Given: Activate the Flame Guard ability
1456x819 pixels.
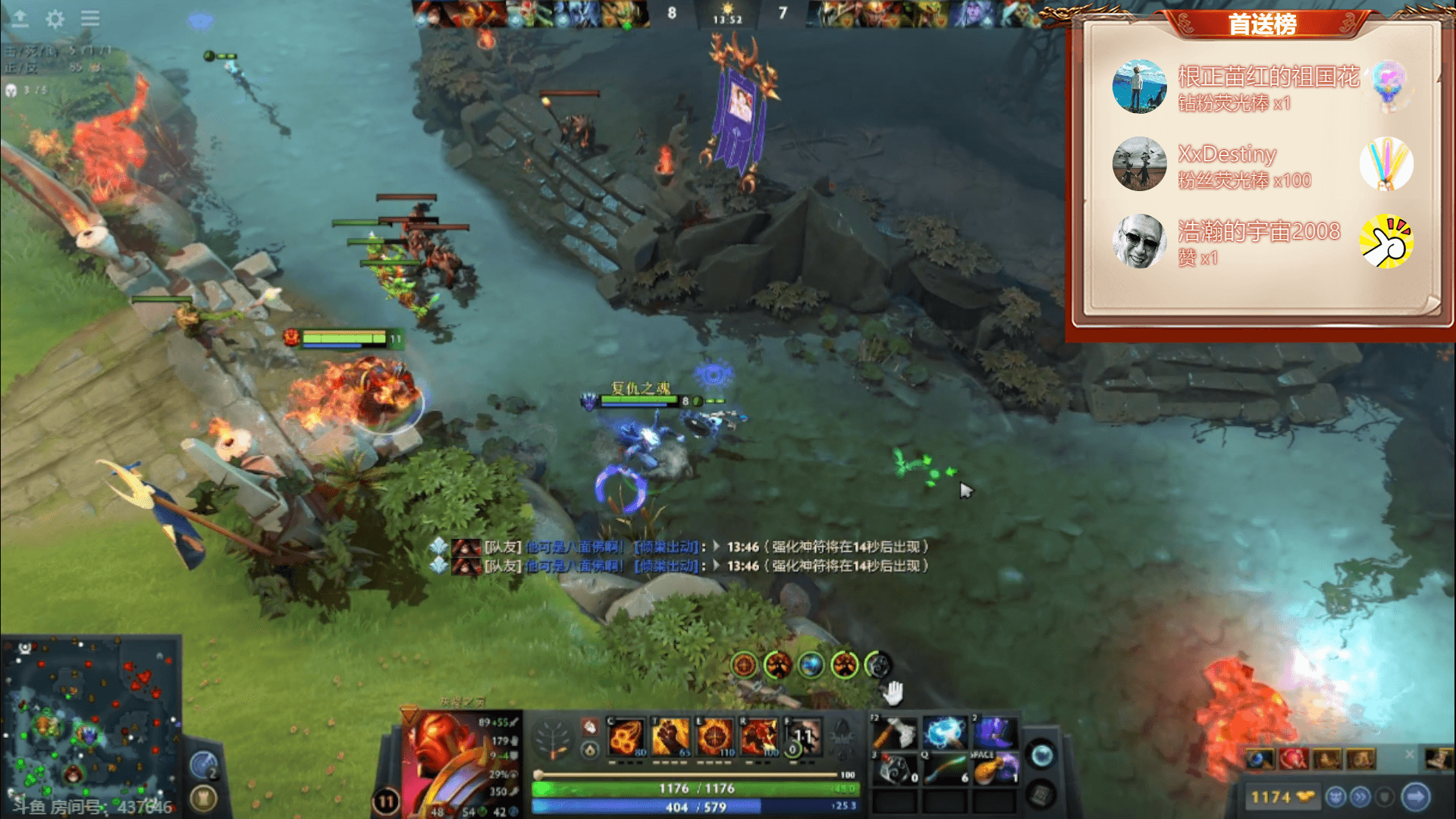Looking at the screenshot, I should (x=714, y=737).
